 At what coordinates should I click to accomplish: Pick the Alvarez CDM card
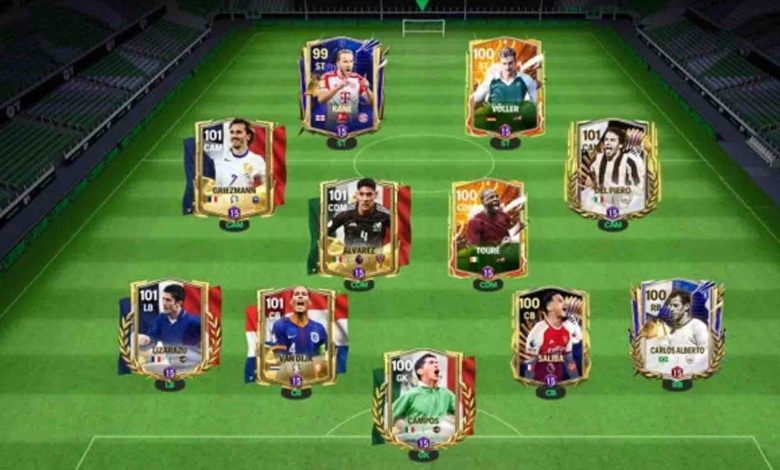click(x=358, y=228)
